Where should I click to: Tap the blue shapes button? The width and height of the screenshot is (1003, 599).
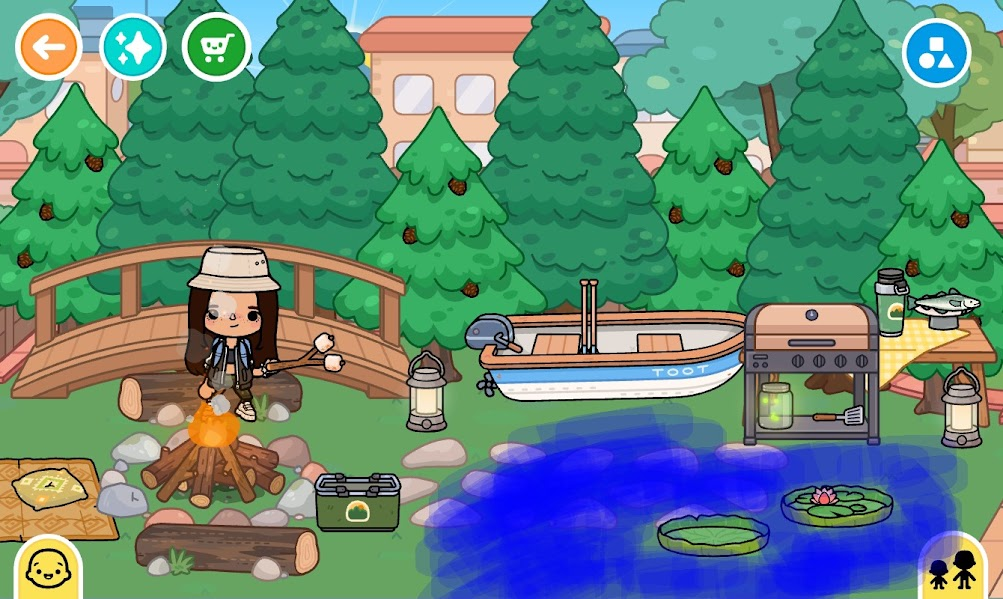click(936, 52)
